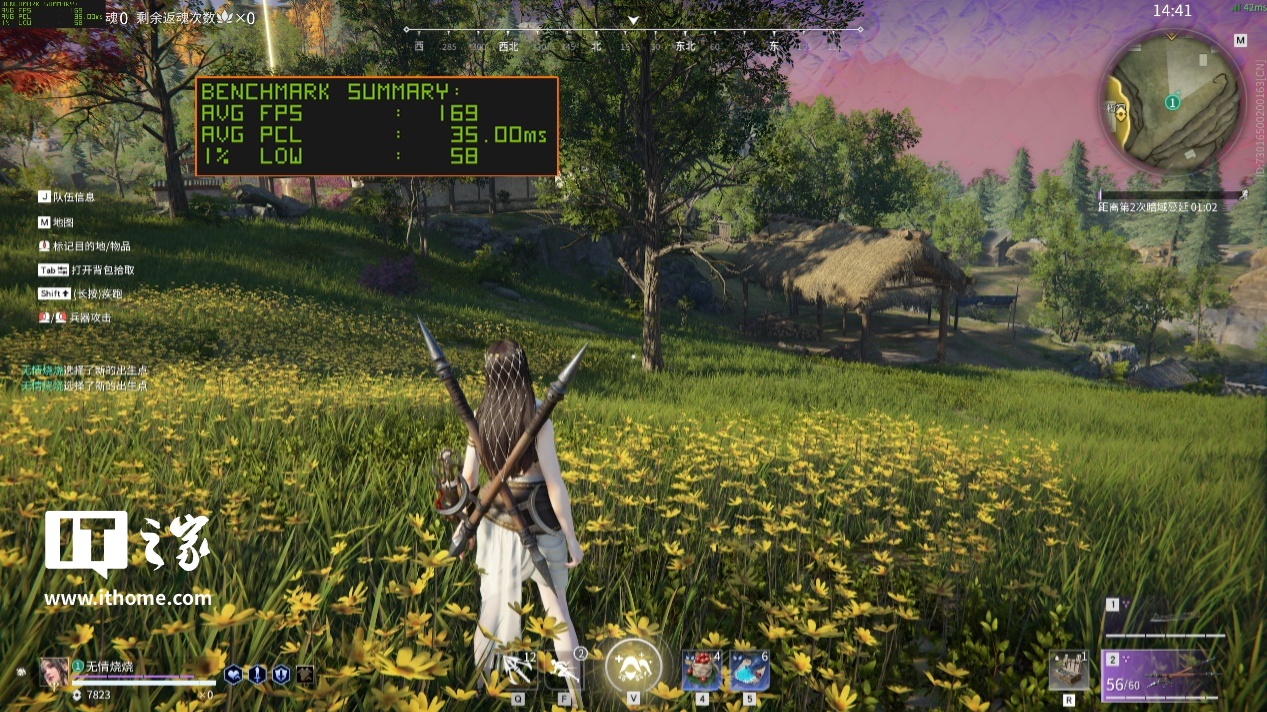Open the ithome.com watermark link
Screen dimensions: 1267x712
127,599
